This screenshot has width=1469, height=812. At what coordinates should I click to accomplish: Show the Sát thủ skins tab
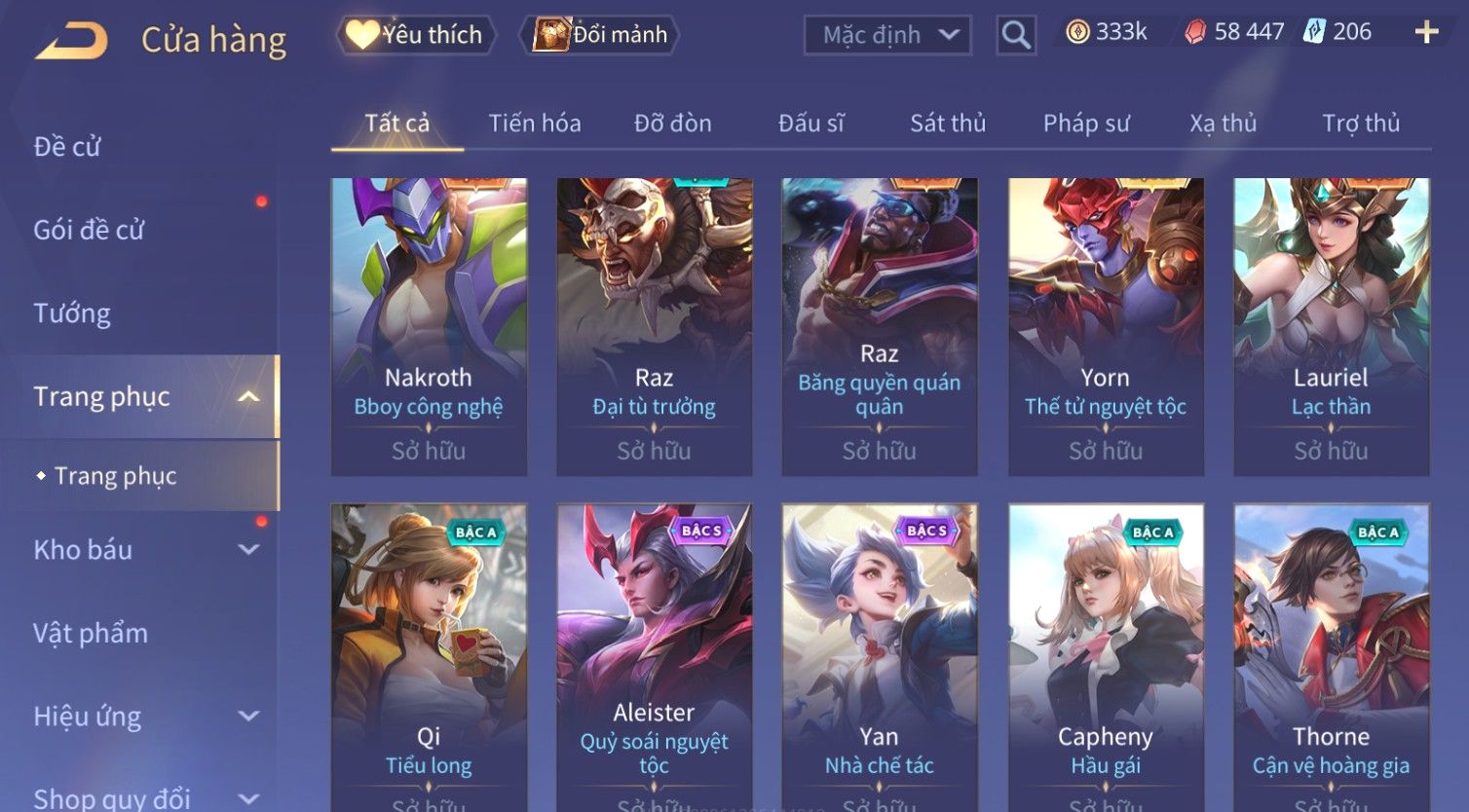pos(948,124)
